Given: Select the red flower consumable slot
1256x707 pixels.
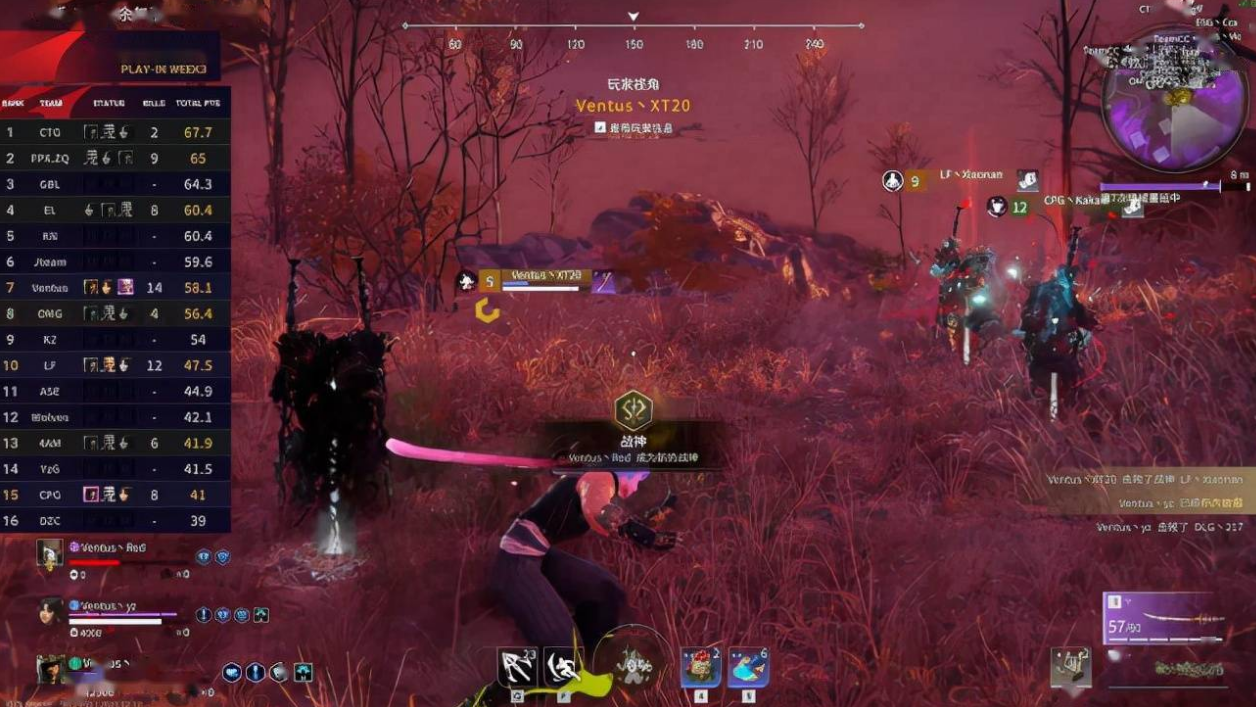Looking at the screenshot, I should tap(700, 666).
